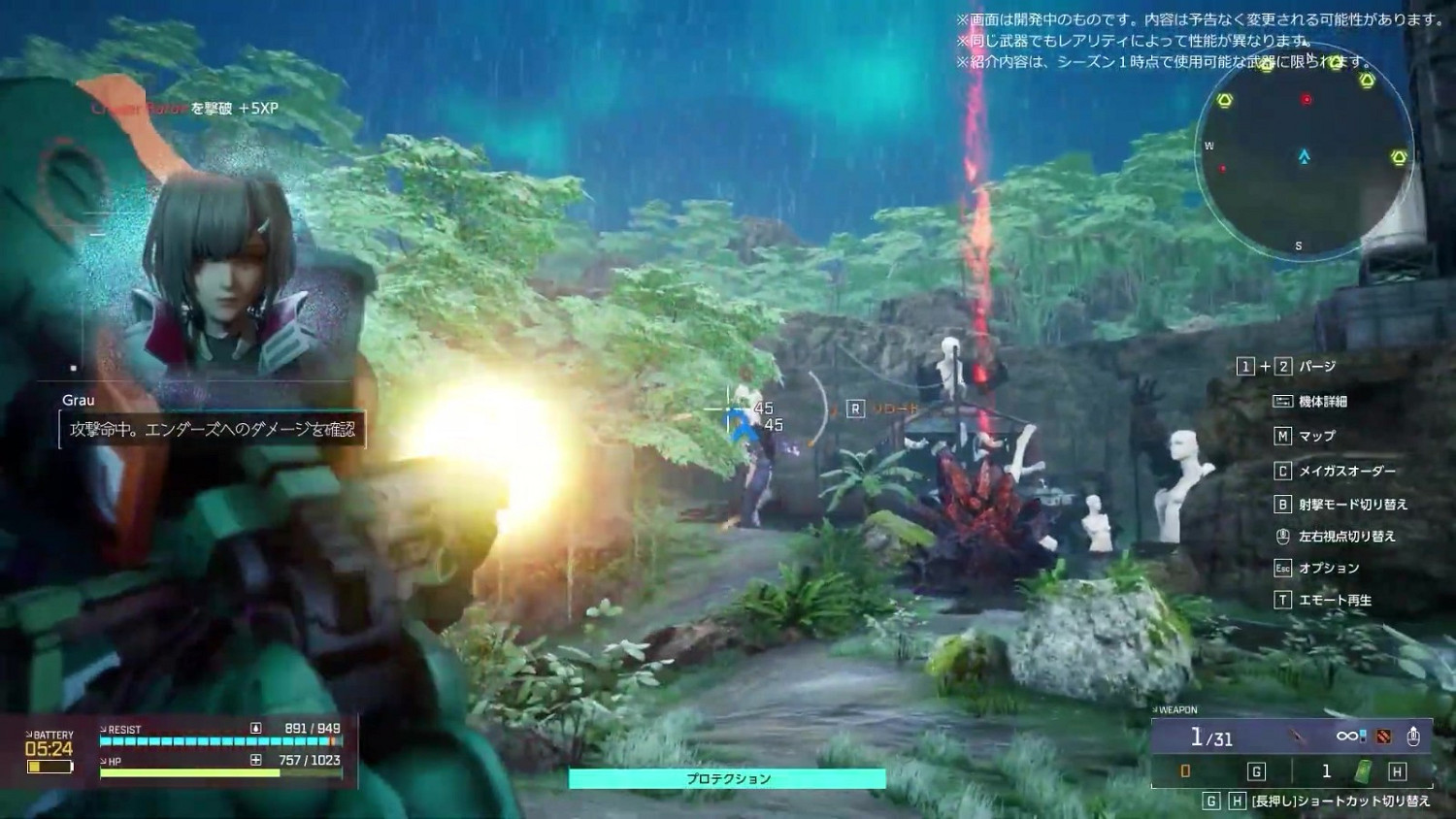The image size is (1456, 819).
Task: Toggle the エモート再生 option
Action: click(1283, 601)
